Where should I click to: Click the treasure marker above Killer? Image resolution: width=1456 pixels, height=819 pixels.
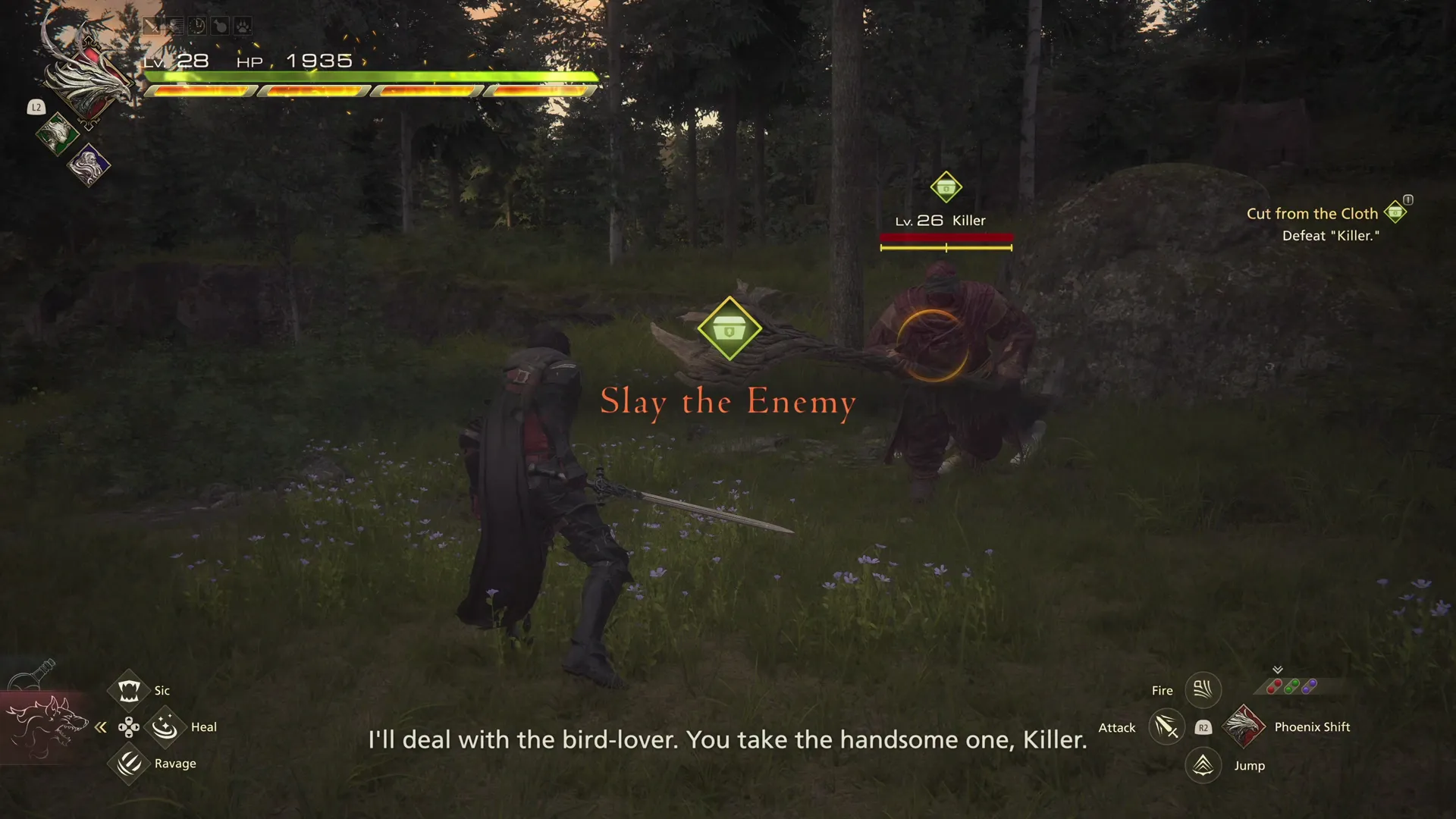[946, 187]
